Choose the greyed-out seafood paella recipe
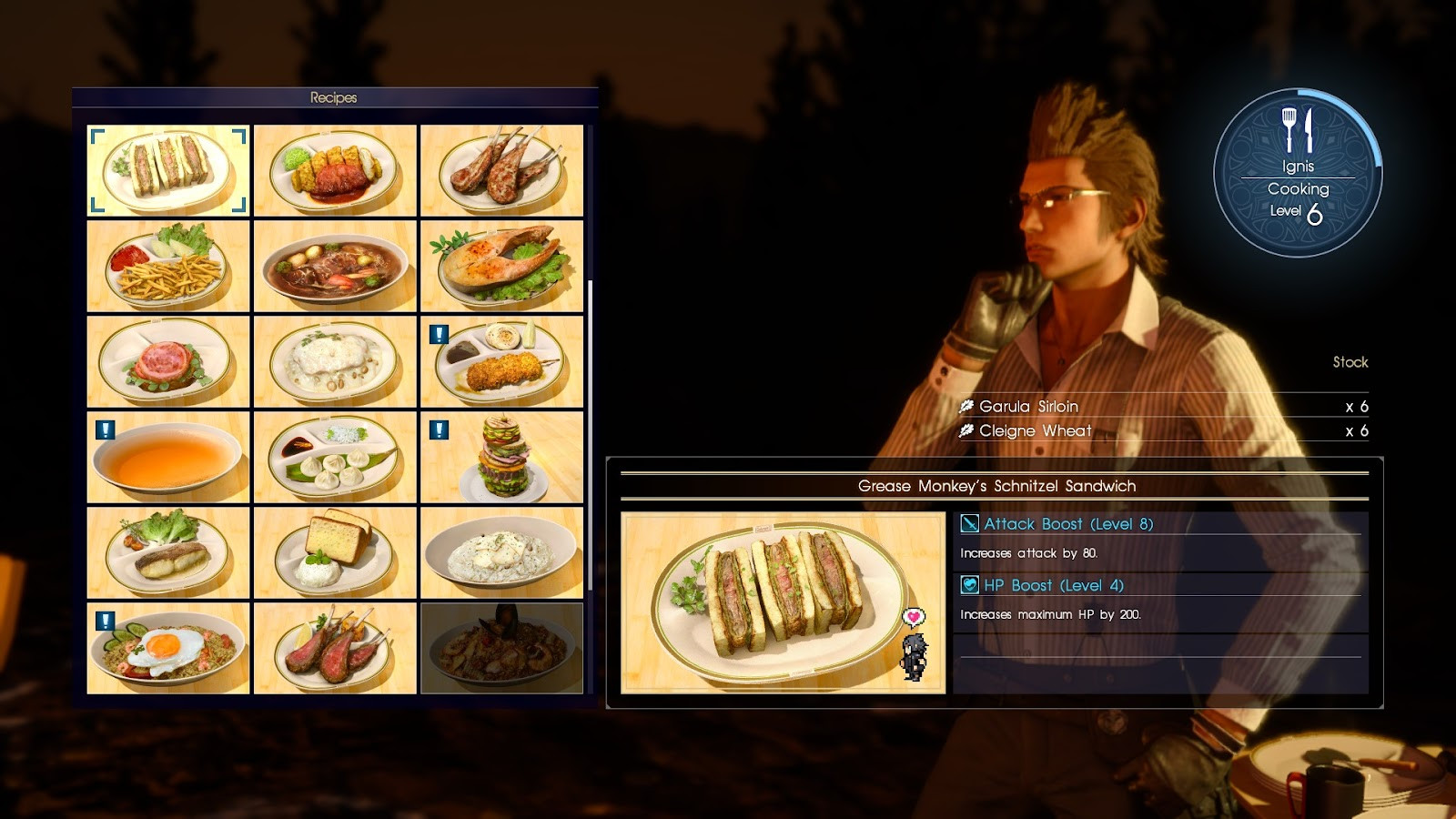The image size is (1456, 819). pos(501,648)
